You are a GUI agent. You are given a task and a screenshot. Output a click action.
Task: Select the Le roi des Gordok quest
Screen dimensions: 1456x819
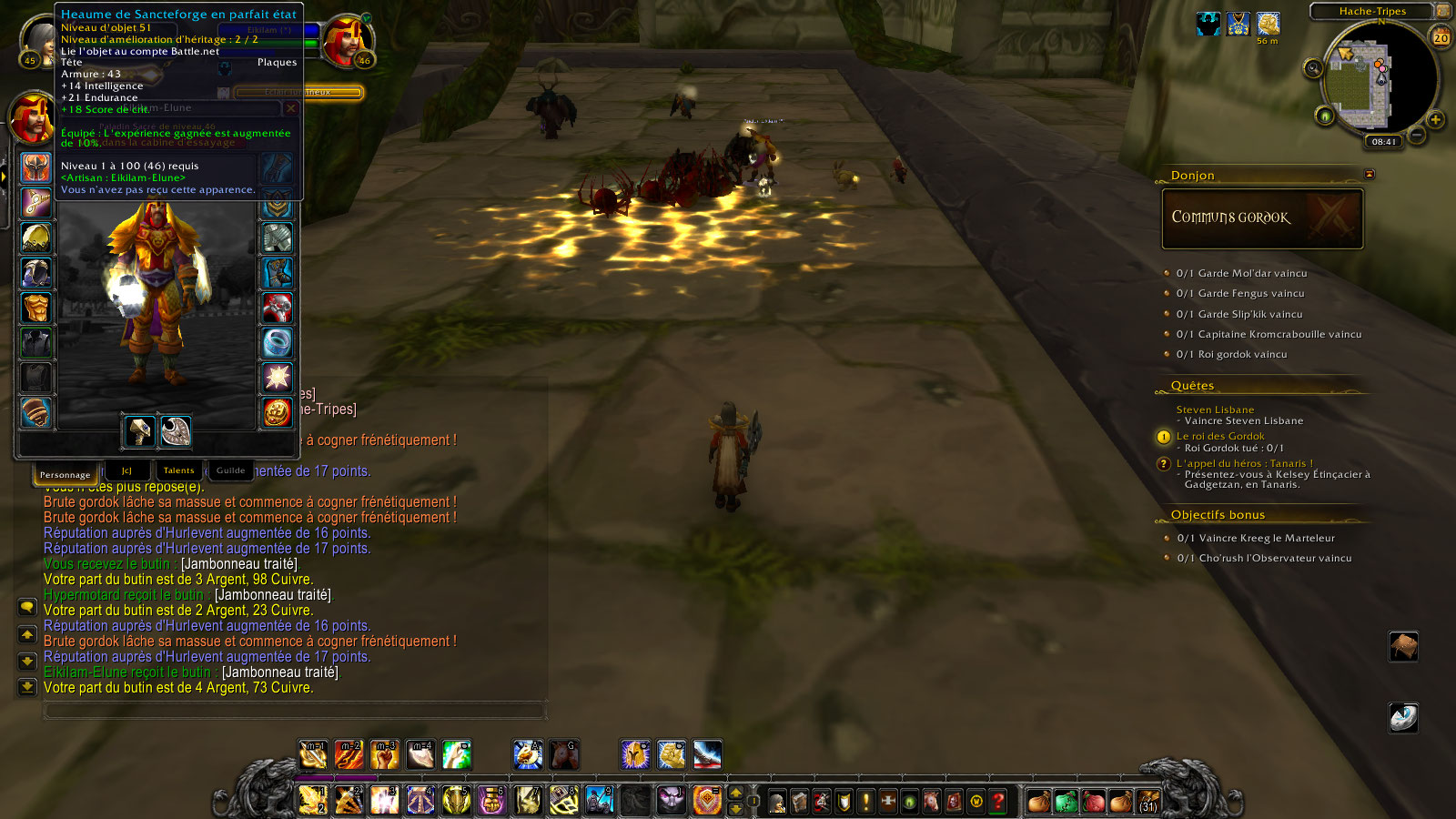click(1219, 436)
